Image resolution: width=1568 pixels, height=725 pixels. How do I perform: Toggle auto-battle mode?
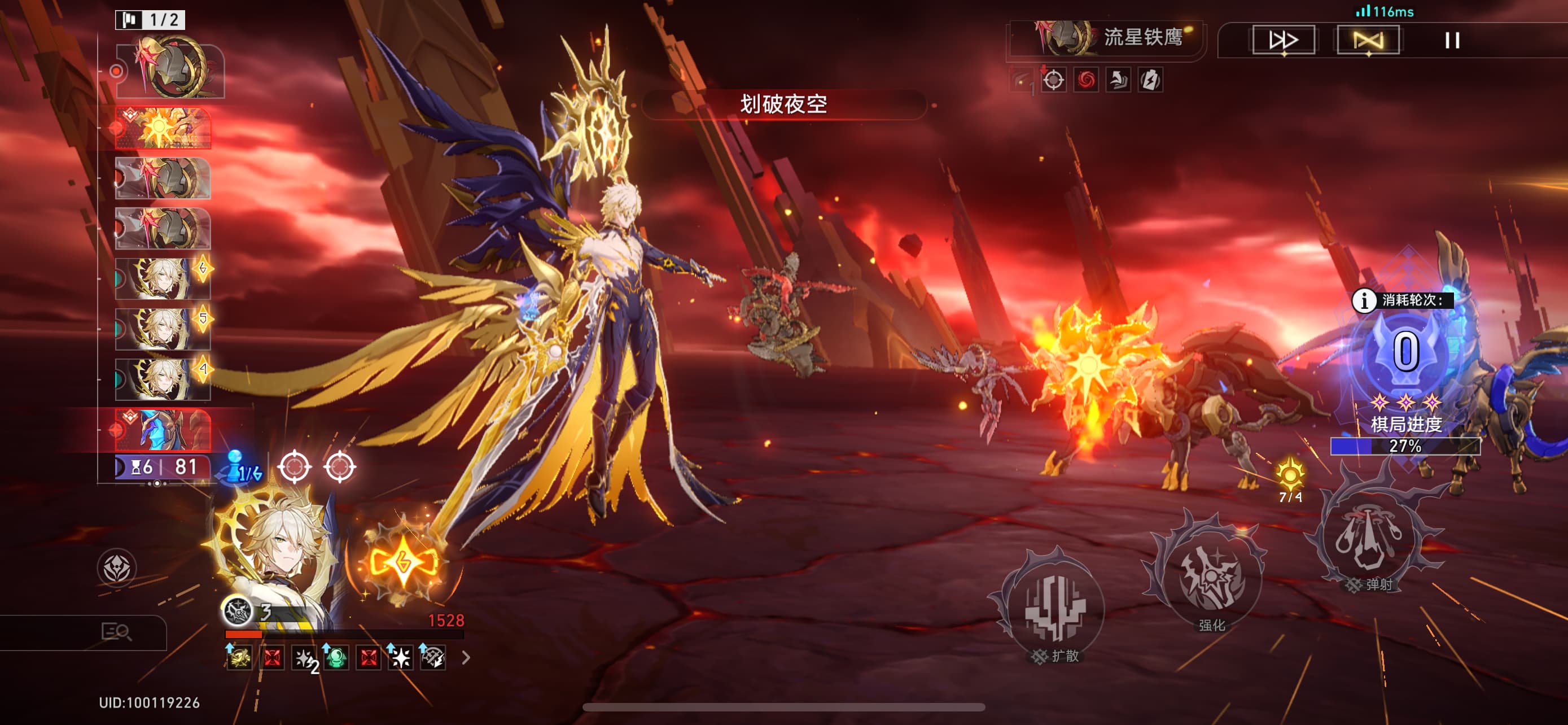[x=1368, y=40]
